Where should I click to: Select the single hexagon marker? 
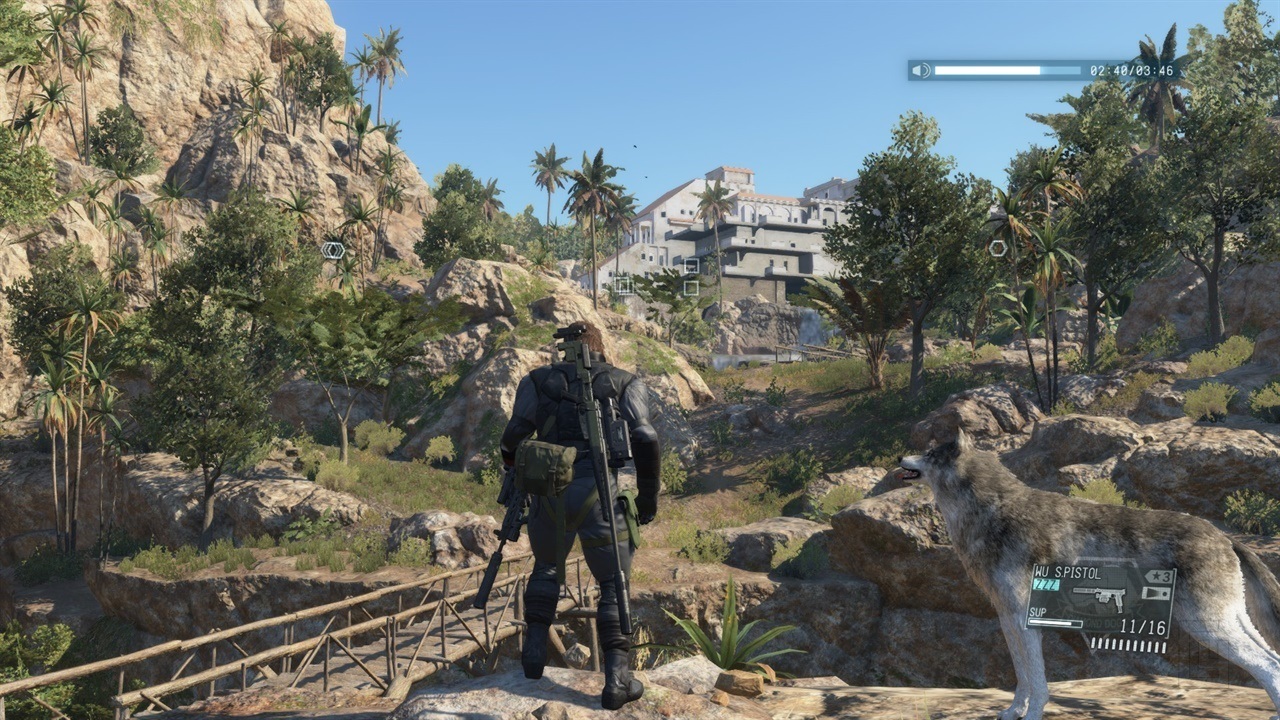(998, 248)
